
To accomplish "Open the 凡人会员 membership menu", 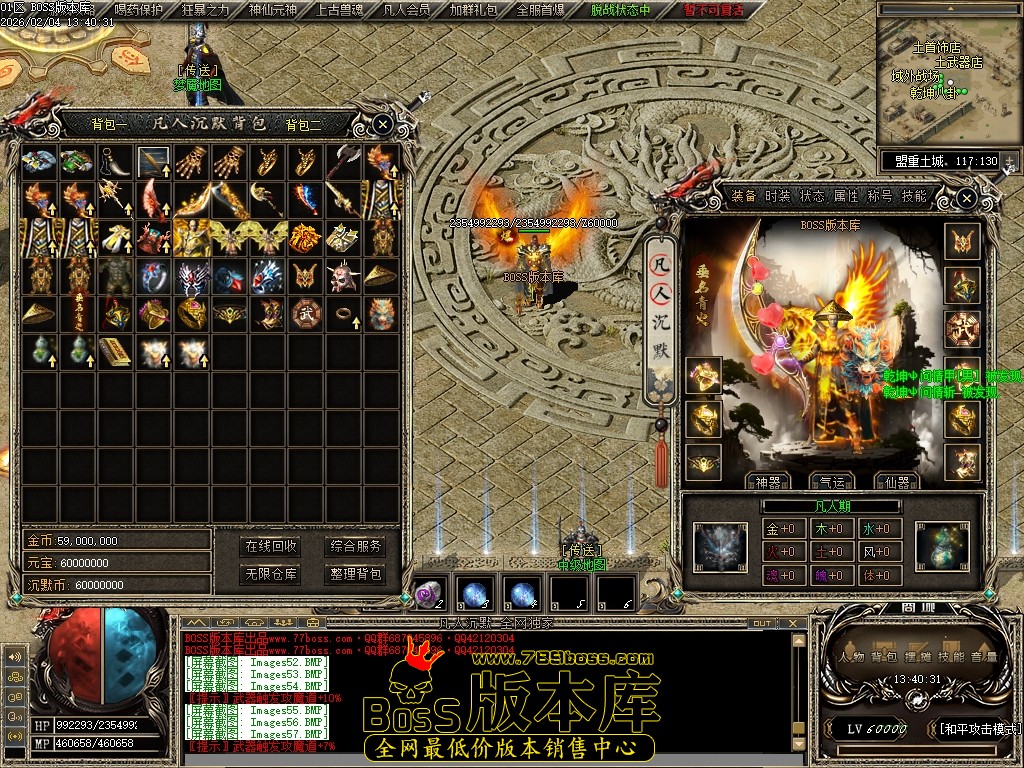I will (407, 10).
